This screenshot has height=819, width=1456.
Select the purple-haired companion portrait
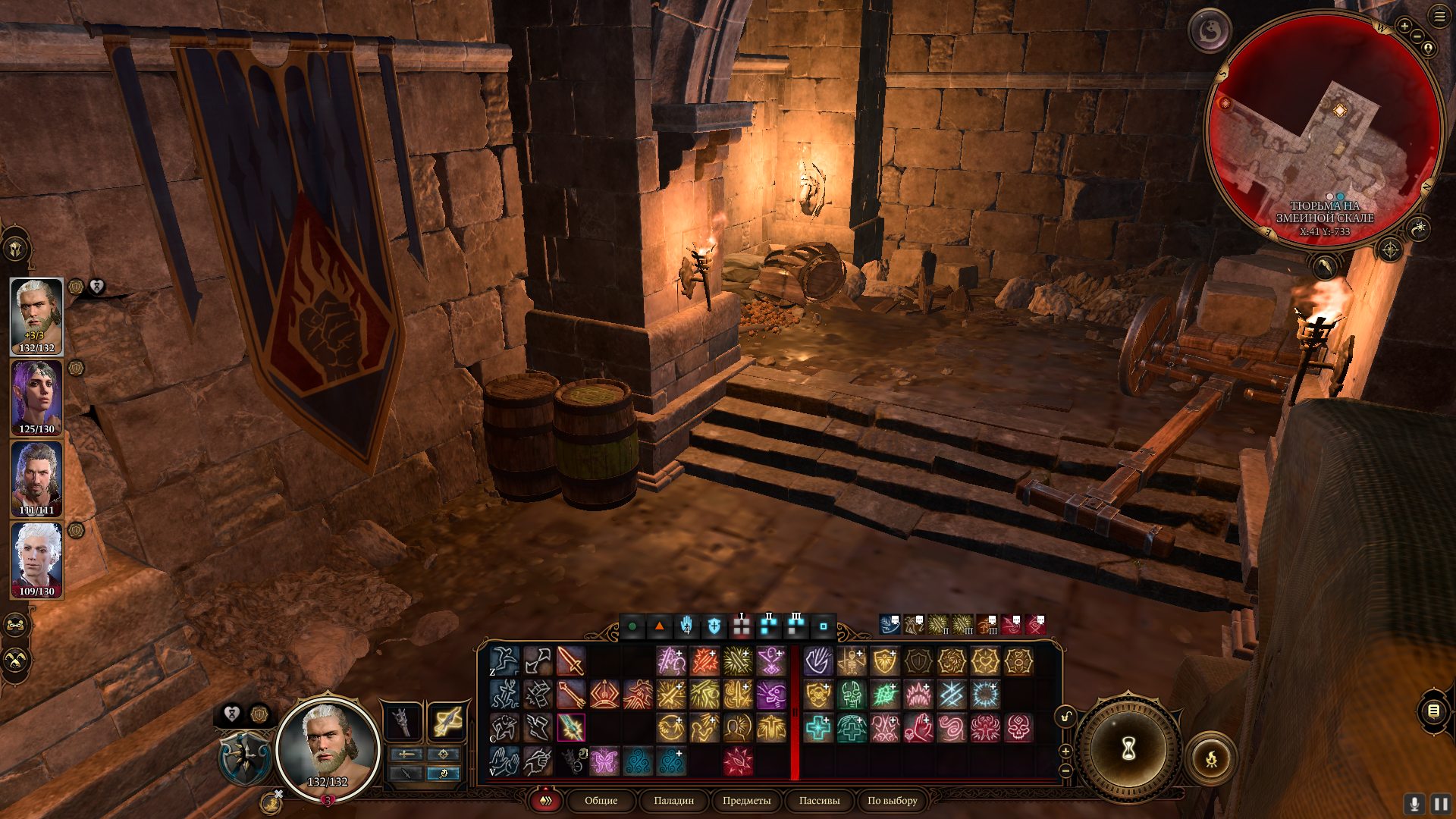36,397
